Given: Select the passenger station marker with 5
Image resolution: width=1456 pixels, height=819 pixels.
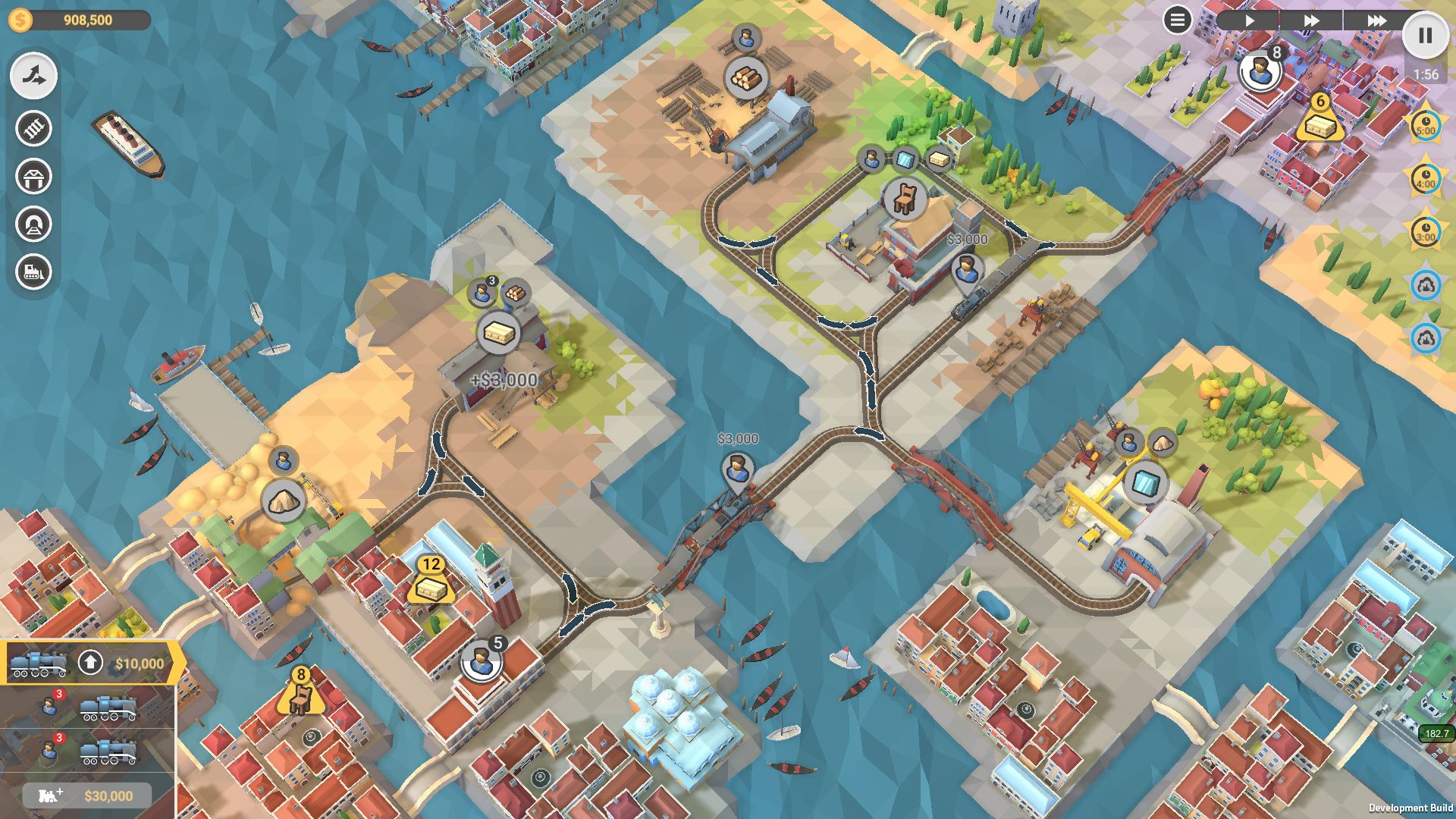Looking at the screenshot, I should (480, 661).
